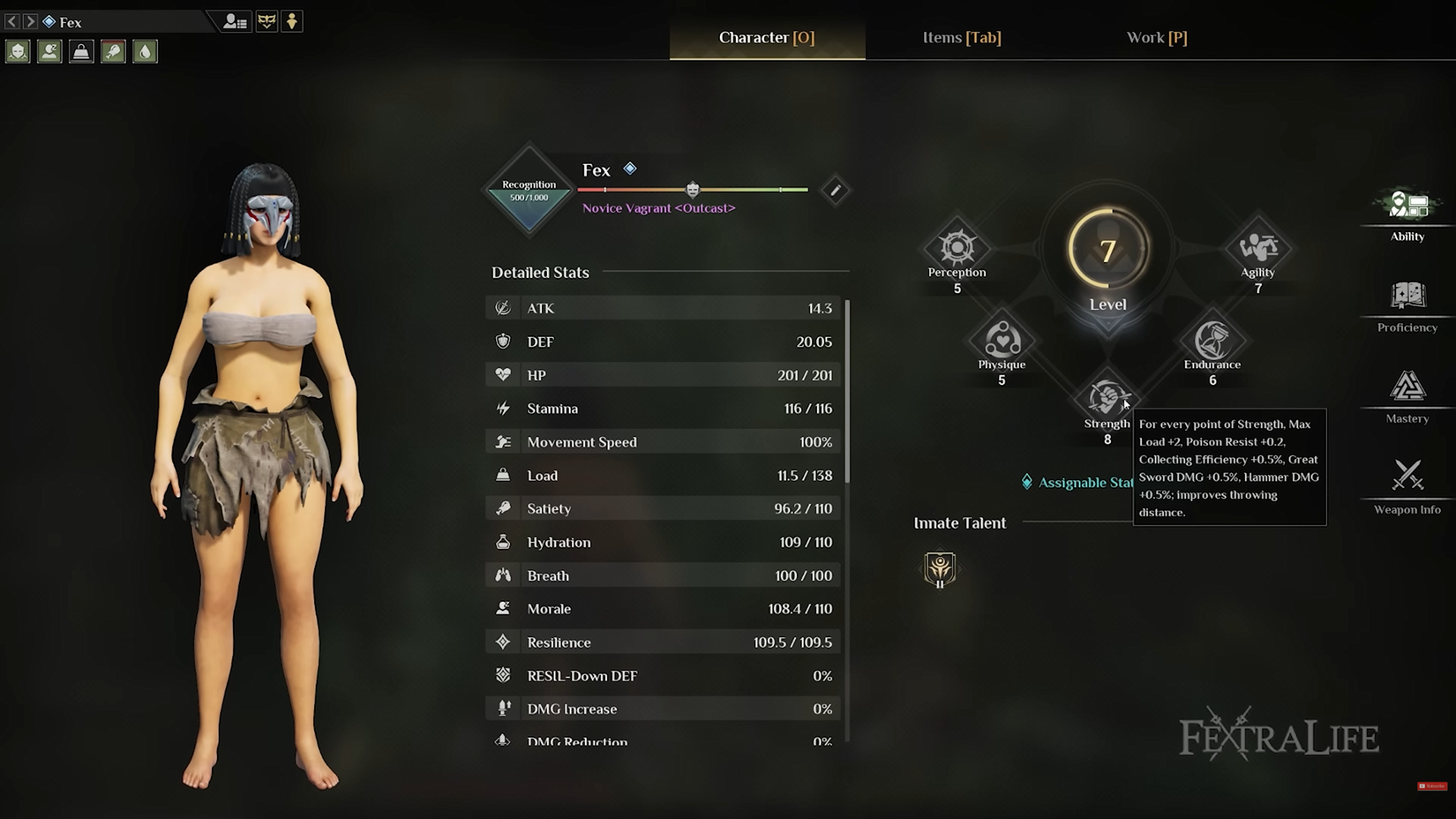Click the water droplet hydration icon
This screenshot has height=819, width=1456.
(x=145, y=50)
